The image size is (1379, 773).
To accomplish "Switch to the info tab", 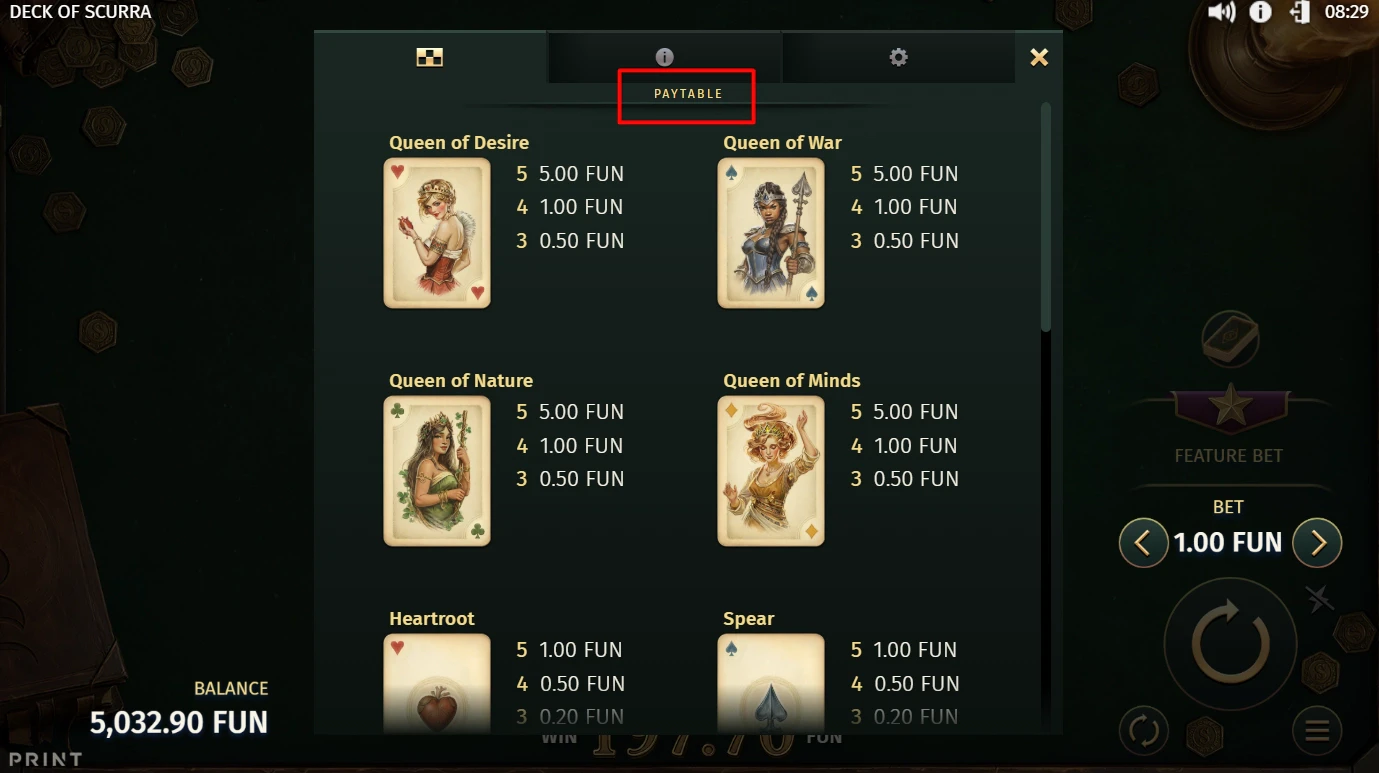I will pos(665,57).
